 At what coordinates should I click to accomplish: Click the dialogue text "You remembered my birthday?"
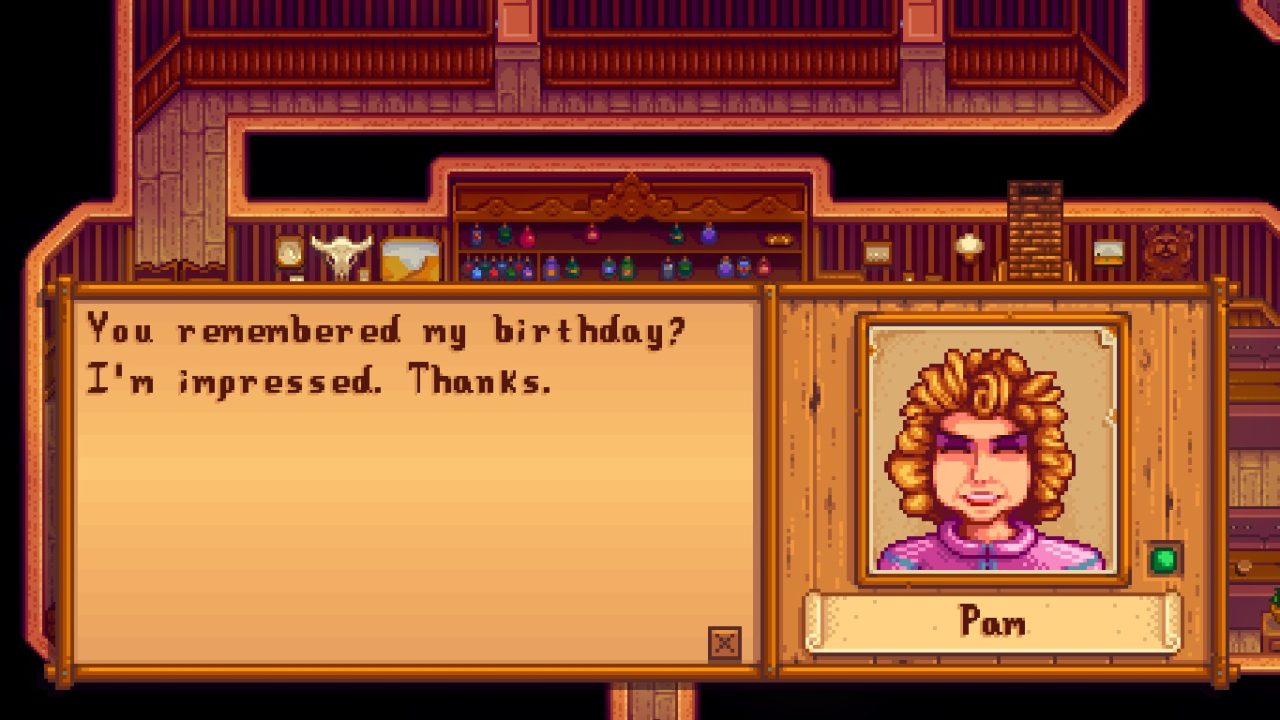(388, 328)
